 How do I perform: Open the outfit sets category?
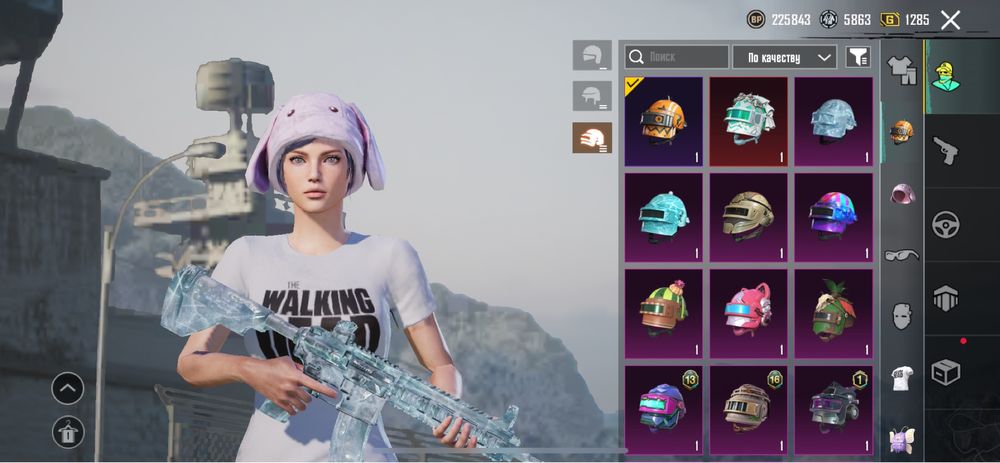tap(902, 70)
